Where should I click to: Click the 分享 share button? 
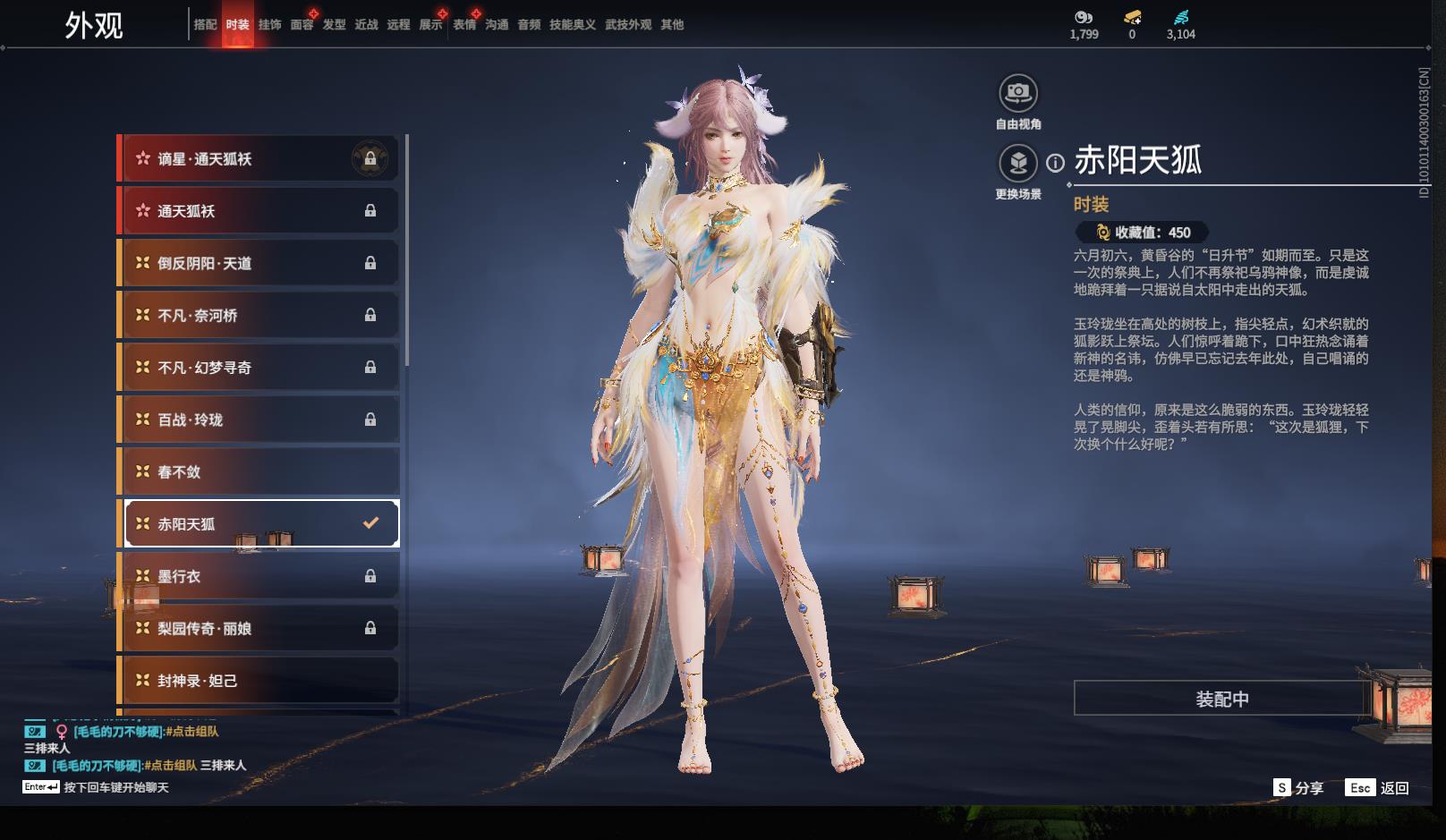pyautogui.click(x=1298, y=788)
